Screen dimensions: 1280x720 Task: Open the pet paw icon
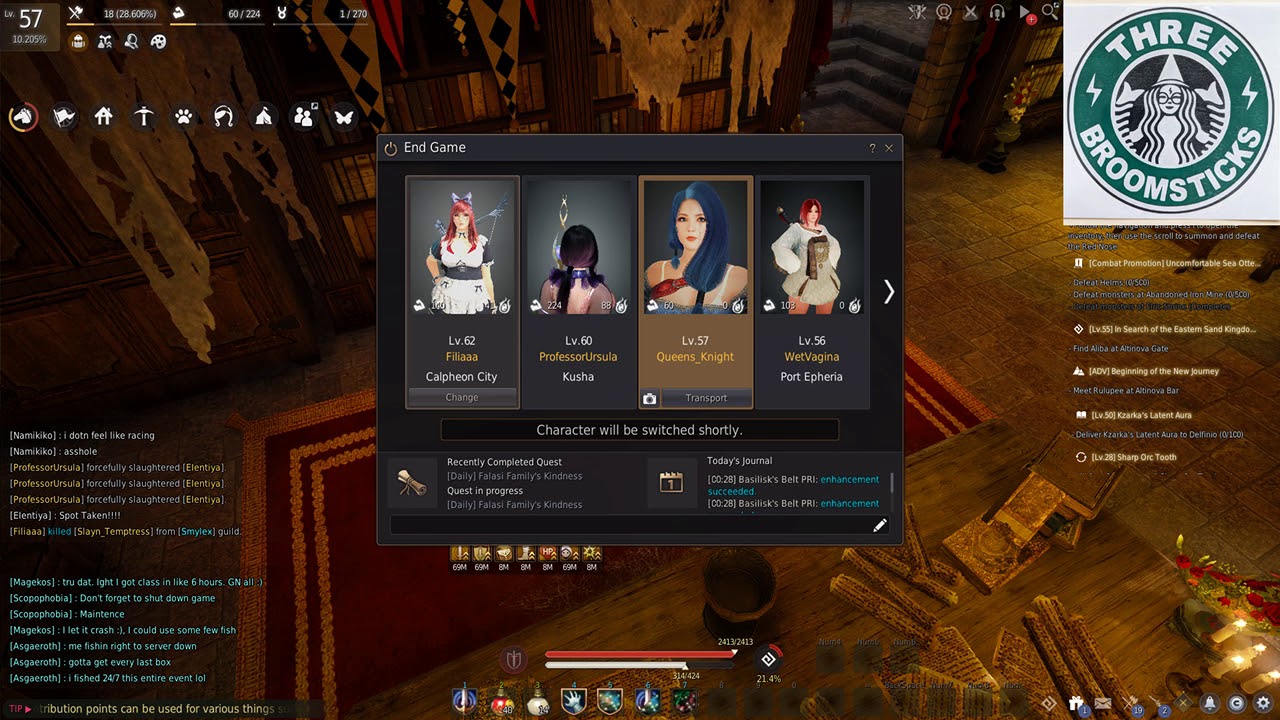point(184,117)
